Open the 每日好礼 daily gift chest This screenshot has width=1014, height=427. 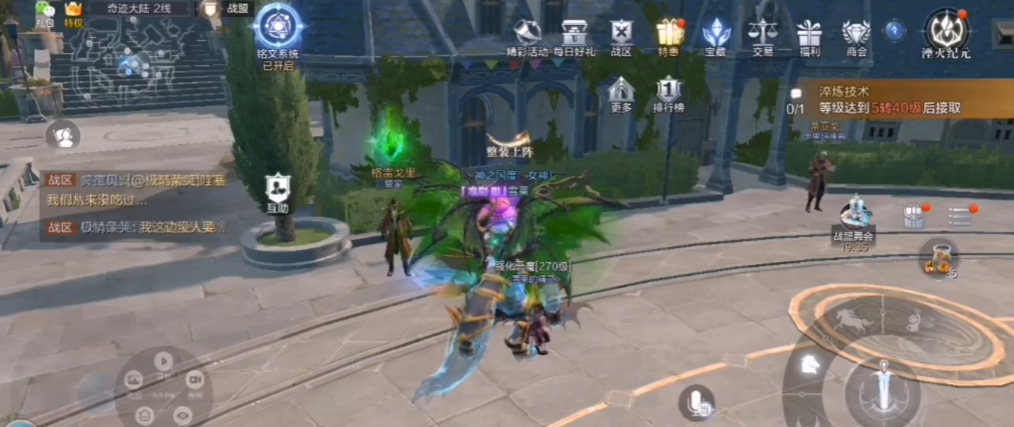point(575,35)
